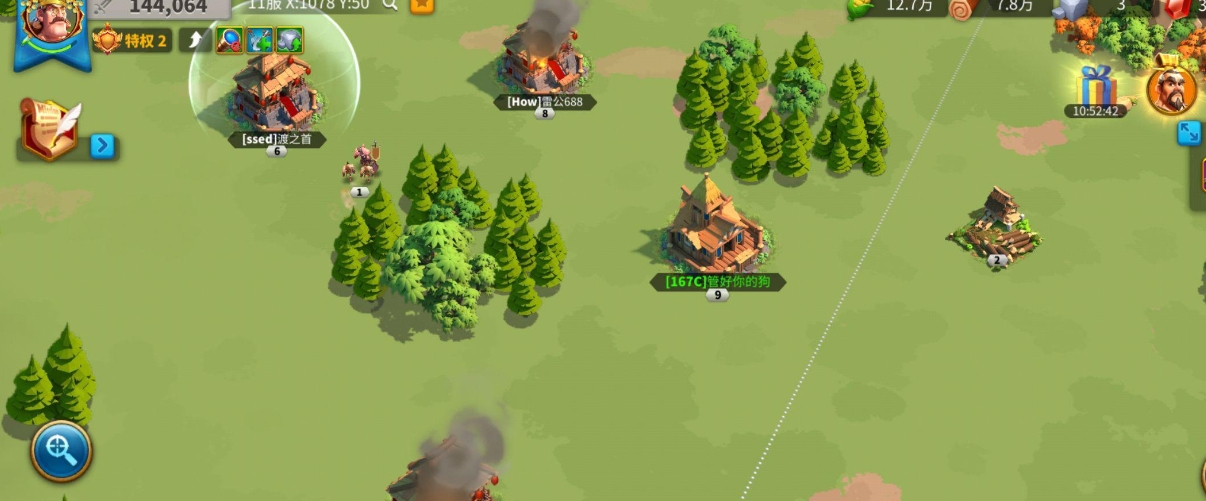Tap the red gem currency icon
Viewport: 1206px width, 501px height.
tap(1180, 8)
